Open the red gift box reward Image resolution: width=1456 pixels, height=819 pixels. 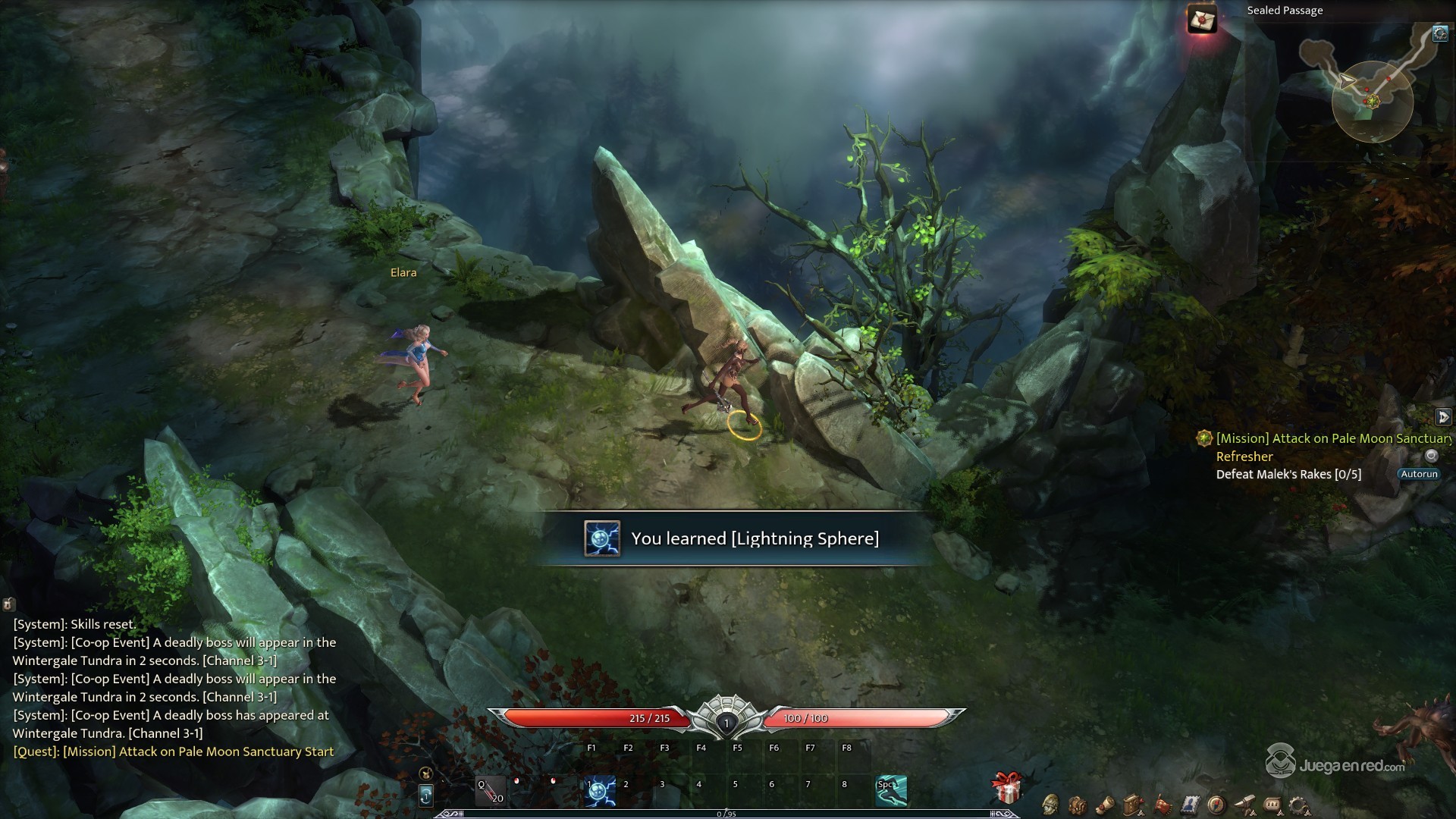tap(1008, 789)
